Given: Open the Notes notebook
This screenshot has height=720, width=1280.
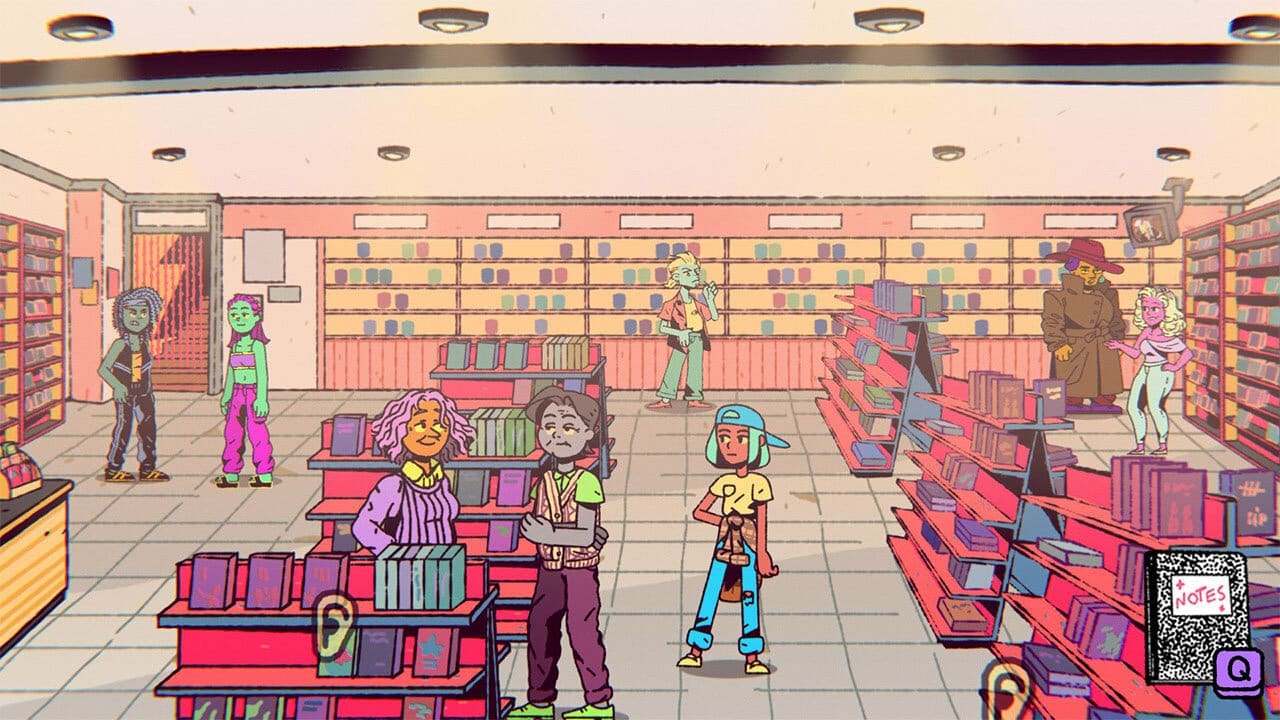Looking at the screenshot, I should click(1195, 612).
